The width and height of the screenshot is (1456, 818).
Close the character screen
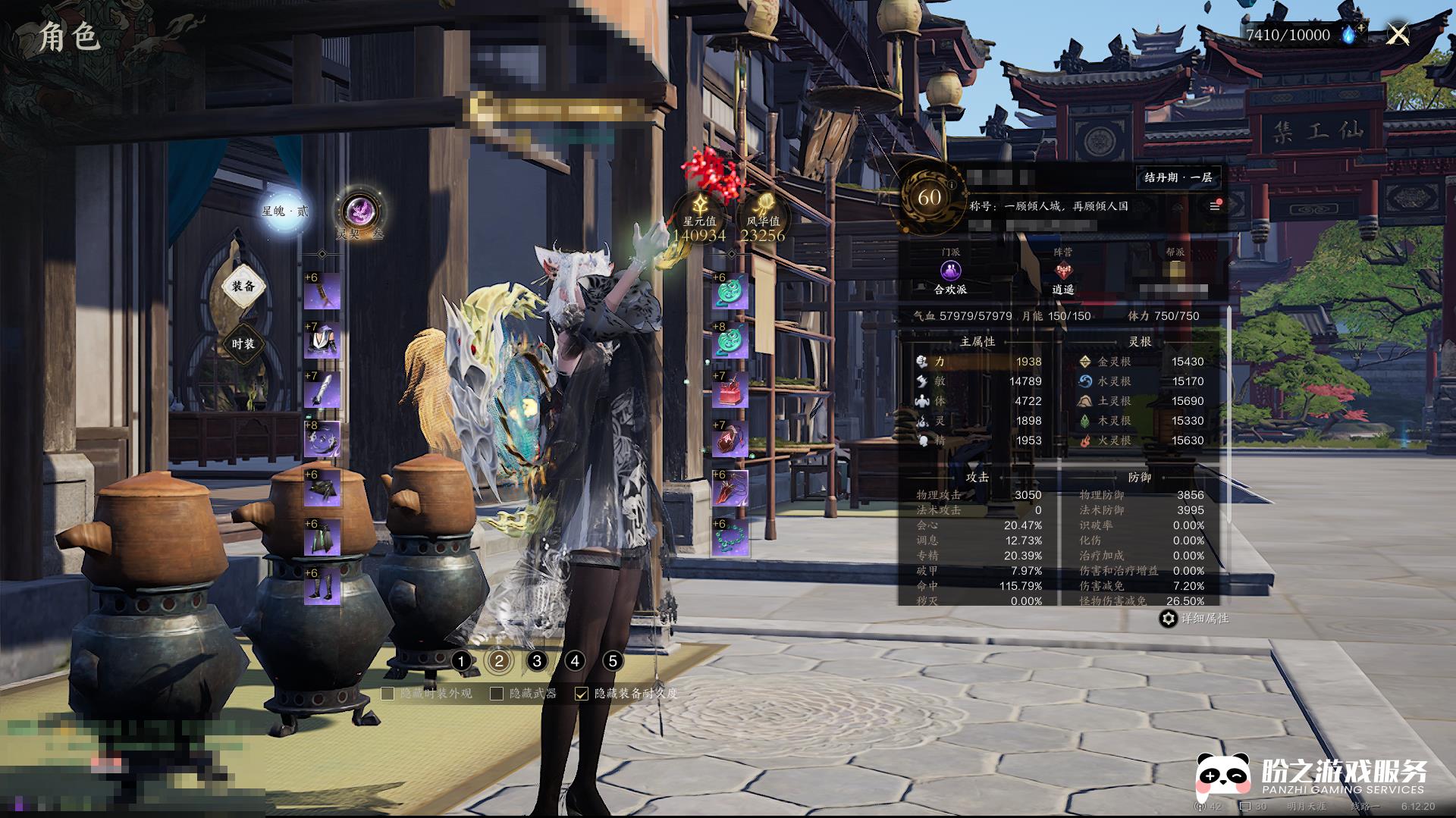(x=1398, y=34)
